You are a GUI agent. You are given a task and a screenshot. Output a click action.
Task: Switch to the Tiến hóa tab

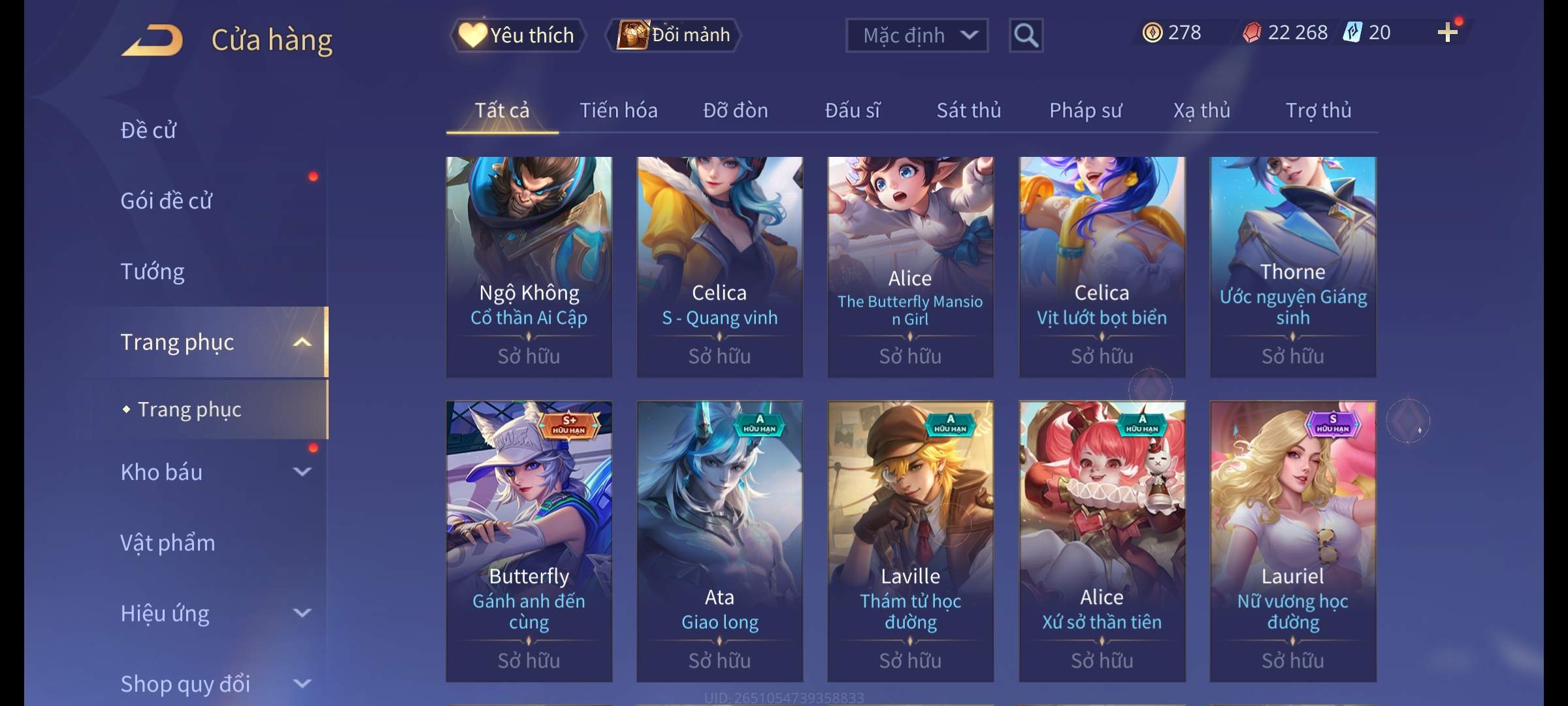click(618, 110)
